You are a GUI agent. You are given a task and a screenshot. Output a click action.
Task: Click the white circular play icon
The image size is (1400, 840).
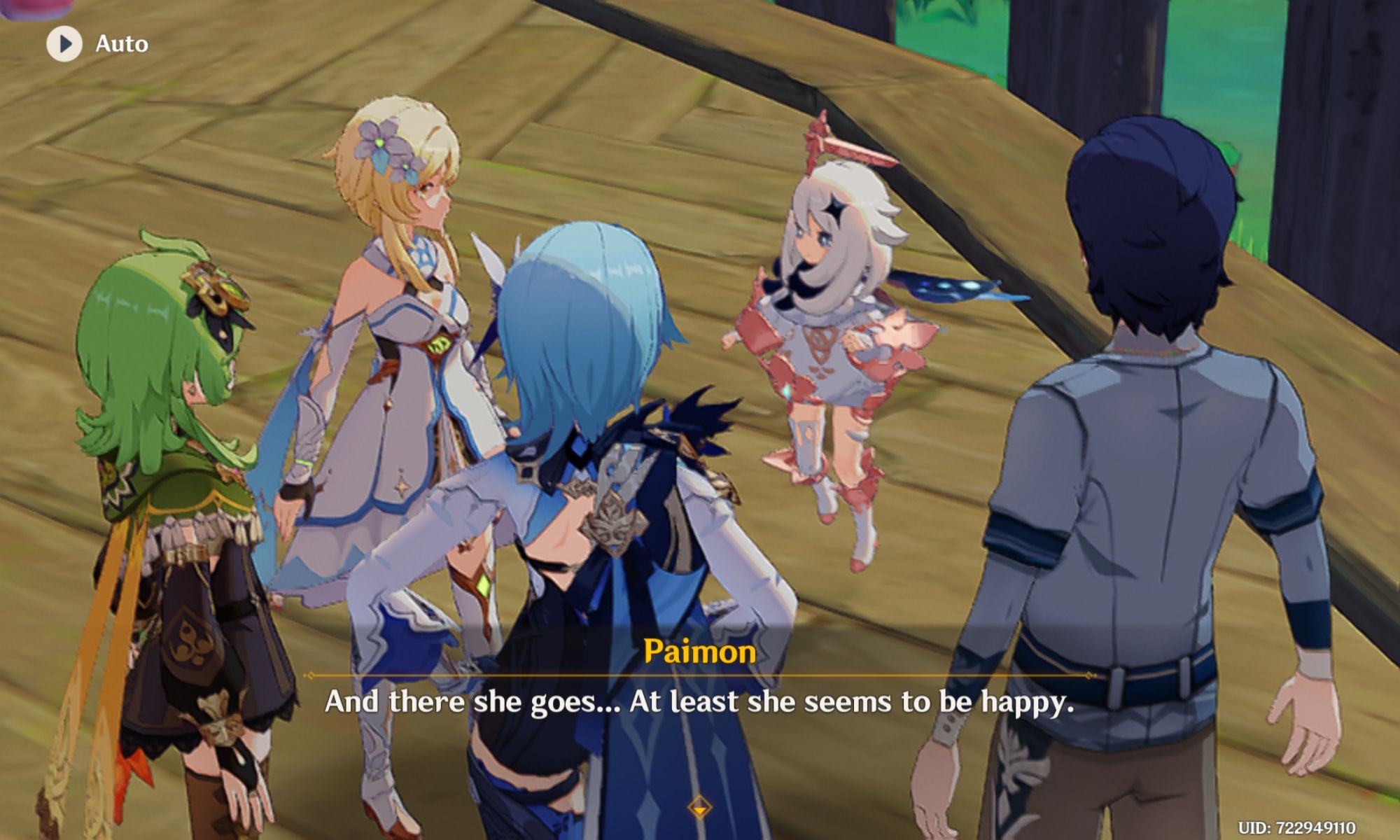click(x=64, y=43)
